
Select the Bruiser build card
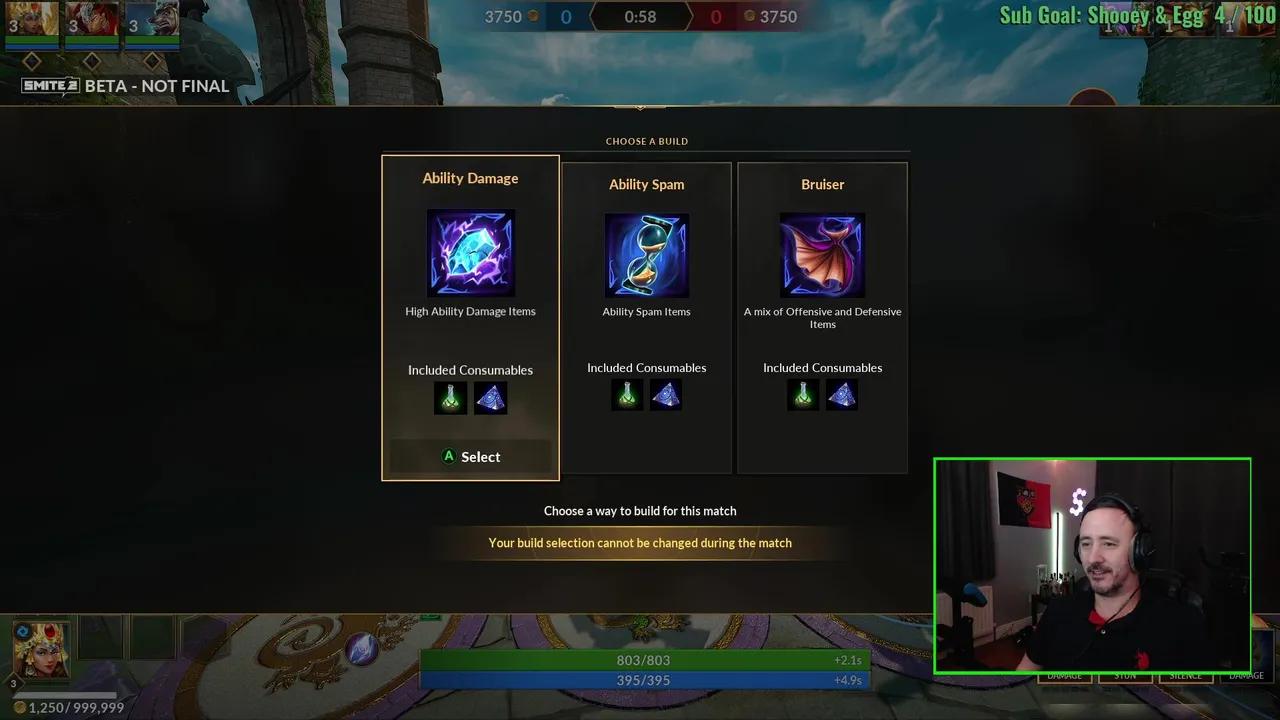(822, 320)
